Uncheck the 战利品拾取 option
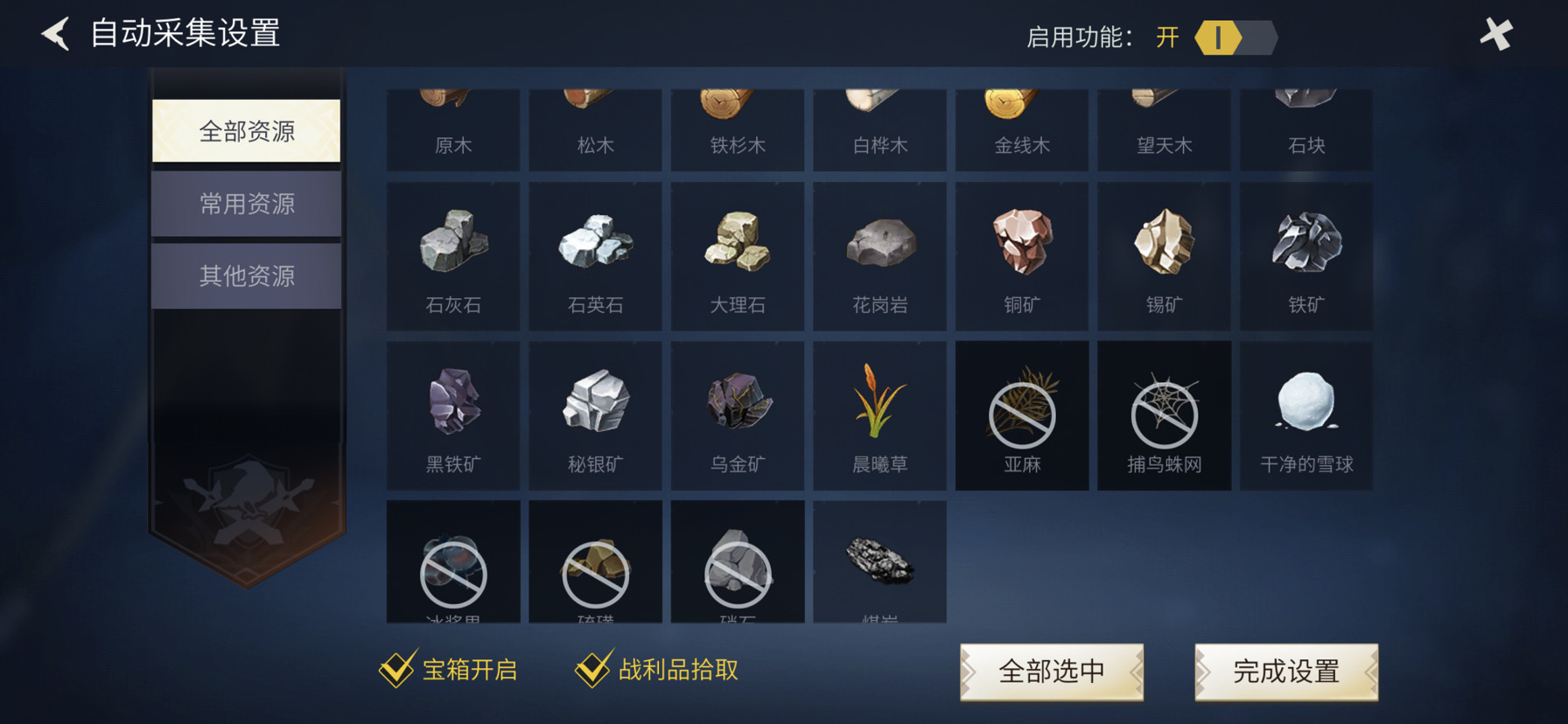Image resolution: width=1568 pixels, height=724 pixels. click(x=594, y=668)
